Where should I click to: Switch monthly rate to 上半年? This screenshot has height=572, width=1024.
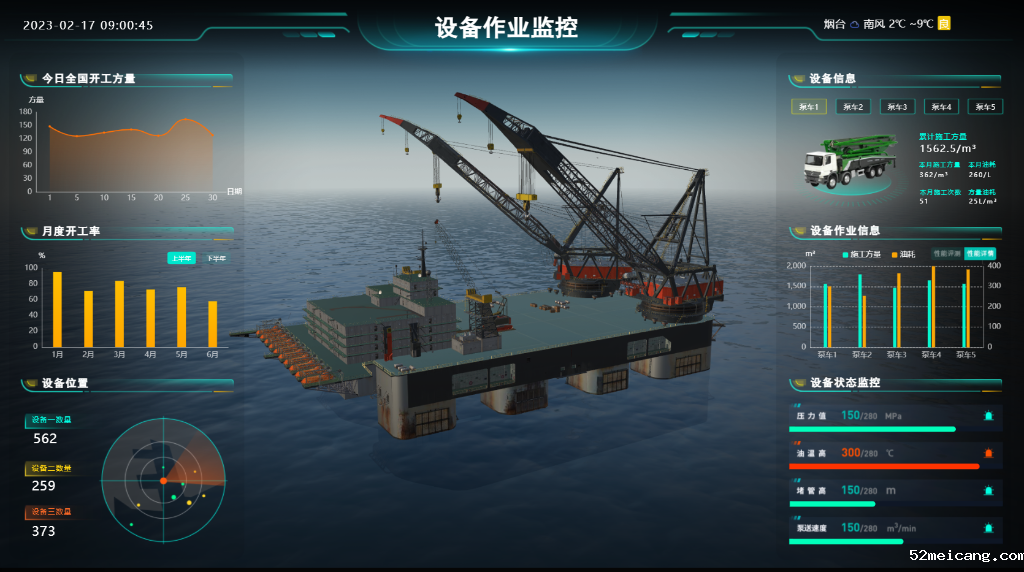click(181, 258)
